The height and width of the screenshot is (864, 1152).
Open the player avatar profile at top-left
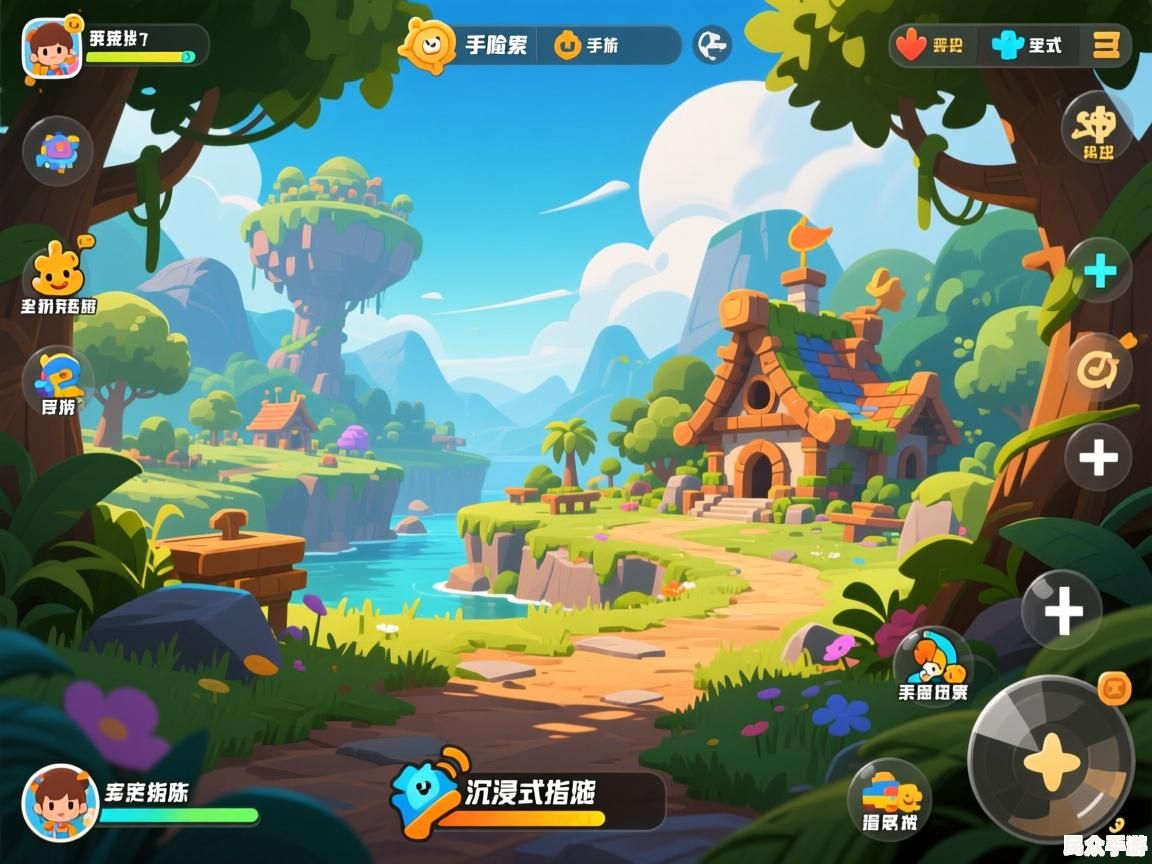[x=52, y=47]
